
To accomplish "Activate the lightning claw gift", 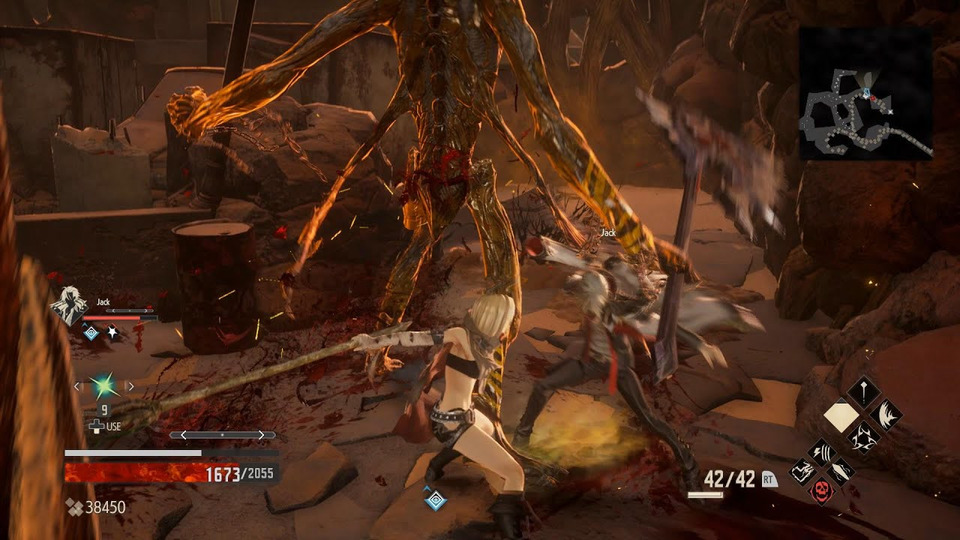I will pos(821,451).
